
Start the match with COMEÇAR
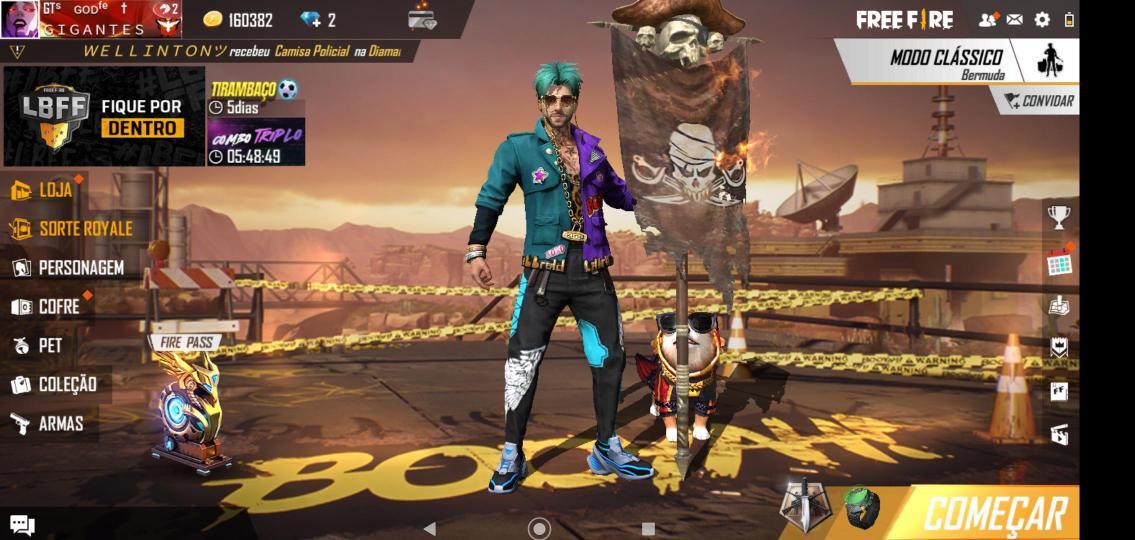click(x=993, y=513)
